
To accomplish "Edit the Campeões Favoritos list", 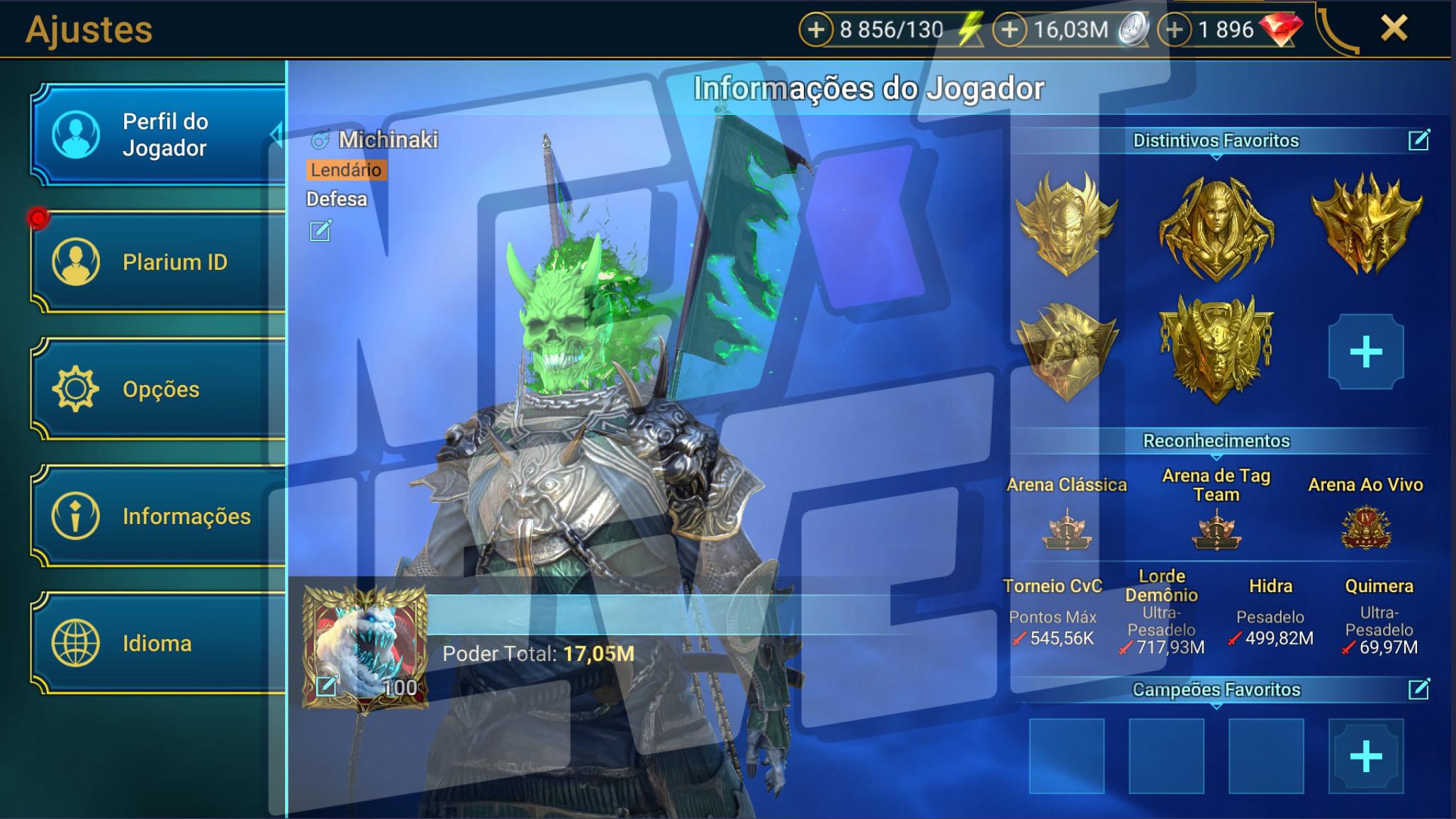I will (x=1418, y=689).
